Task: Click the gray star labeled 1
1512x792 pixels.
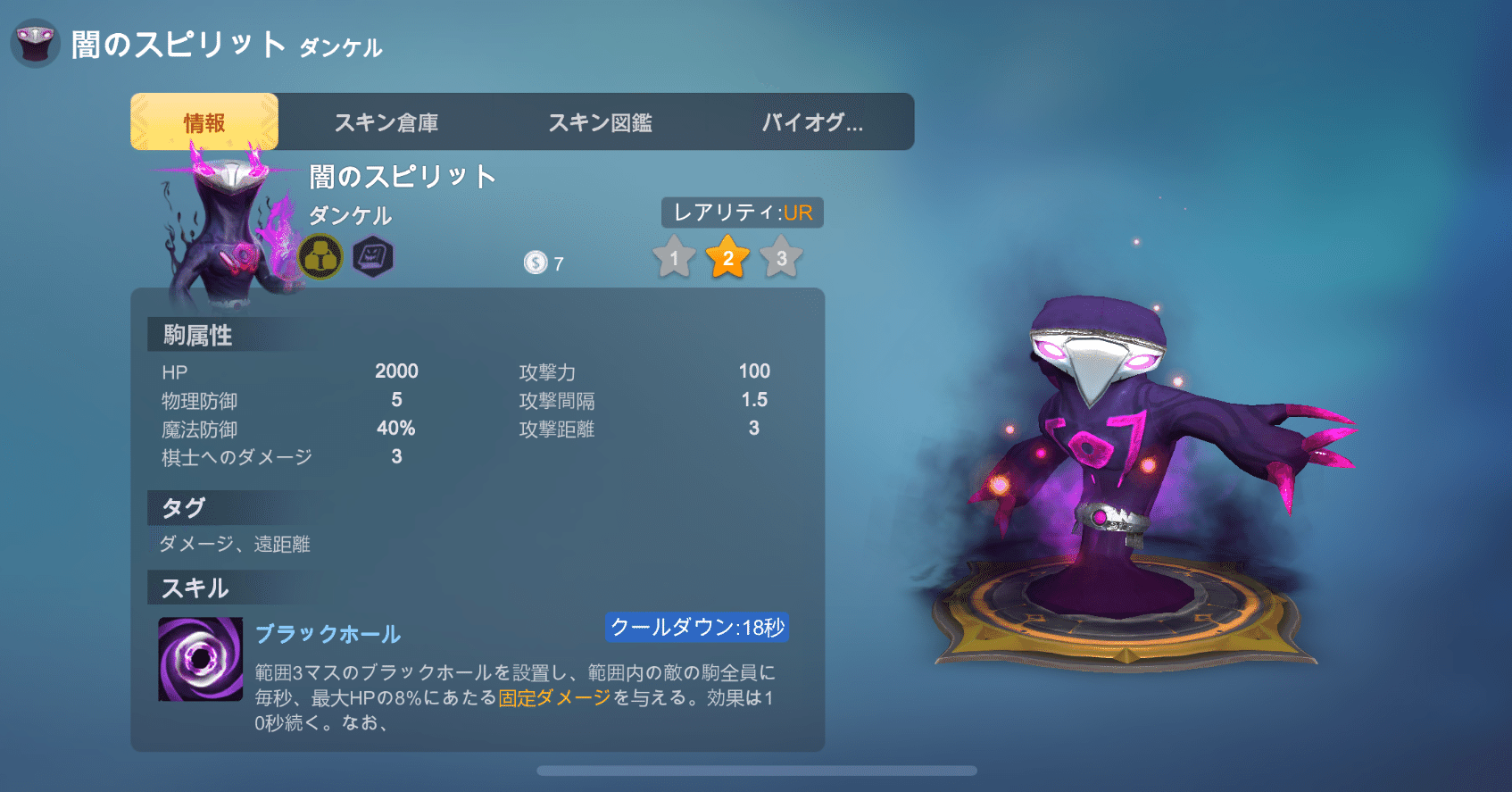Action: click(x=675, y=259)
